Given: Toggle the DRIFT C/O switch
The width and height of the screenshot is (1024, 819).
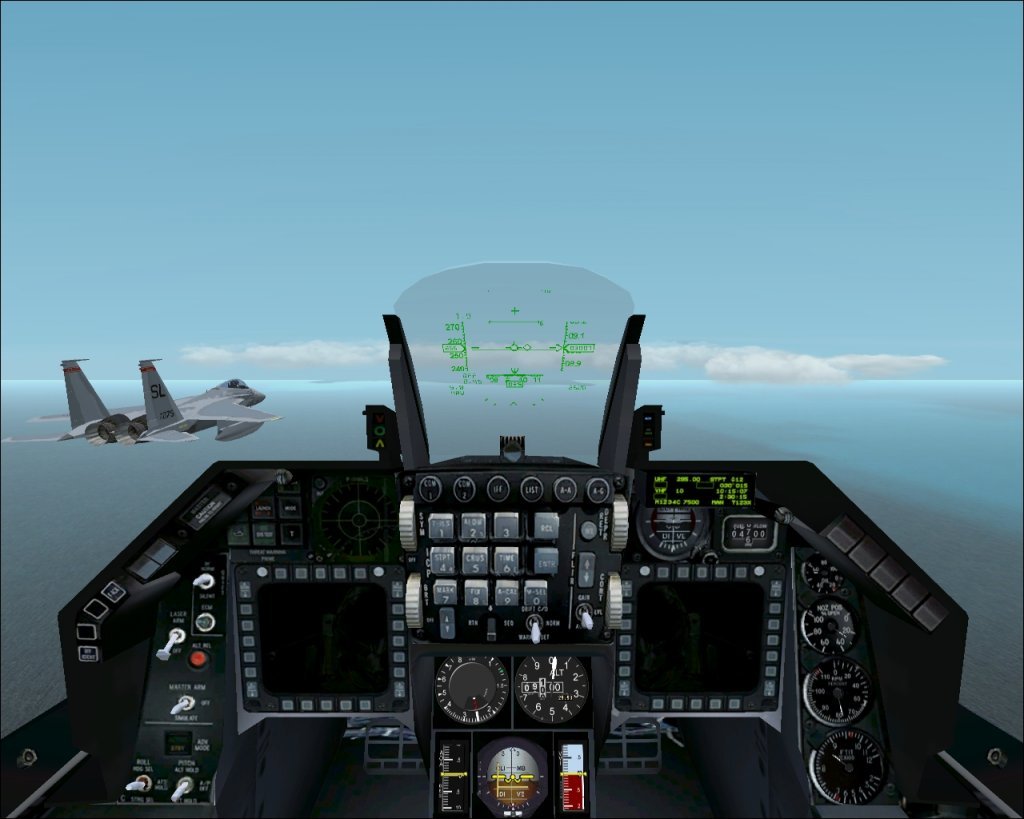Looking at the screenshot, I should (x=537, y=629).
